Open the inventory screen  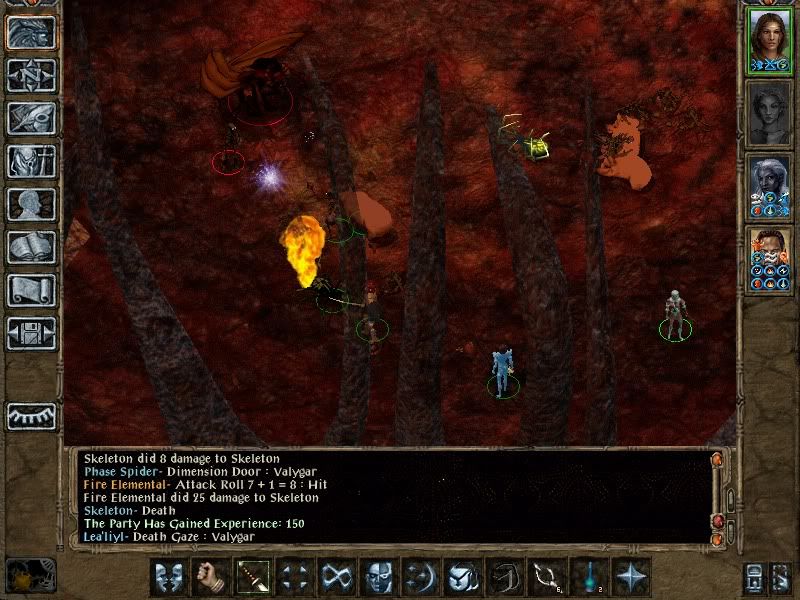tap(31, 161)
